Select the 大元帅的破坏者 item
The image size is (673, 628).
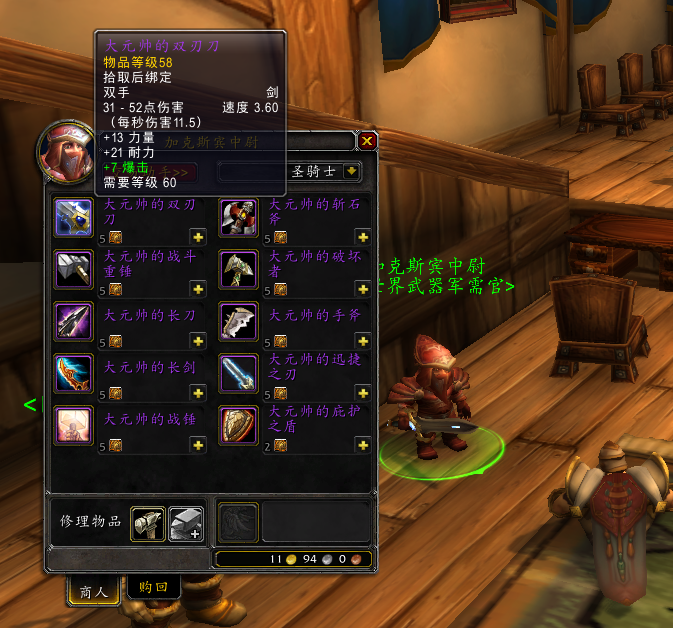(x=239, y=269)
